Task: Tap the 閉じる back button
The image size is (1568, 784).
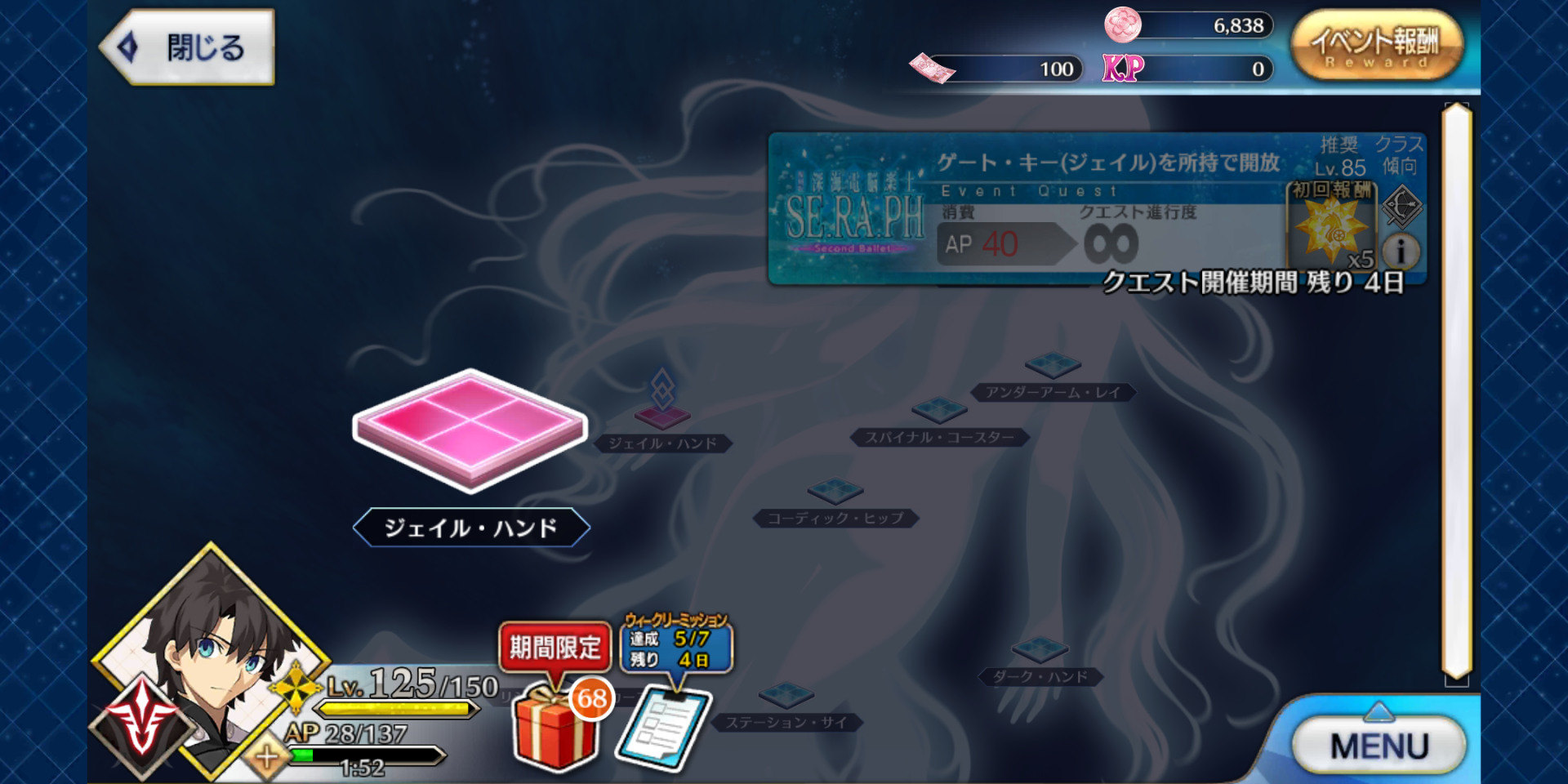Action: [x=186, y=47]
